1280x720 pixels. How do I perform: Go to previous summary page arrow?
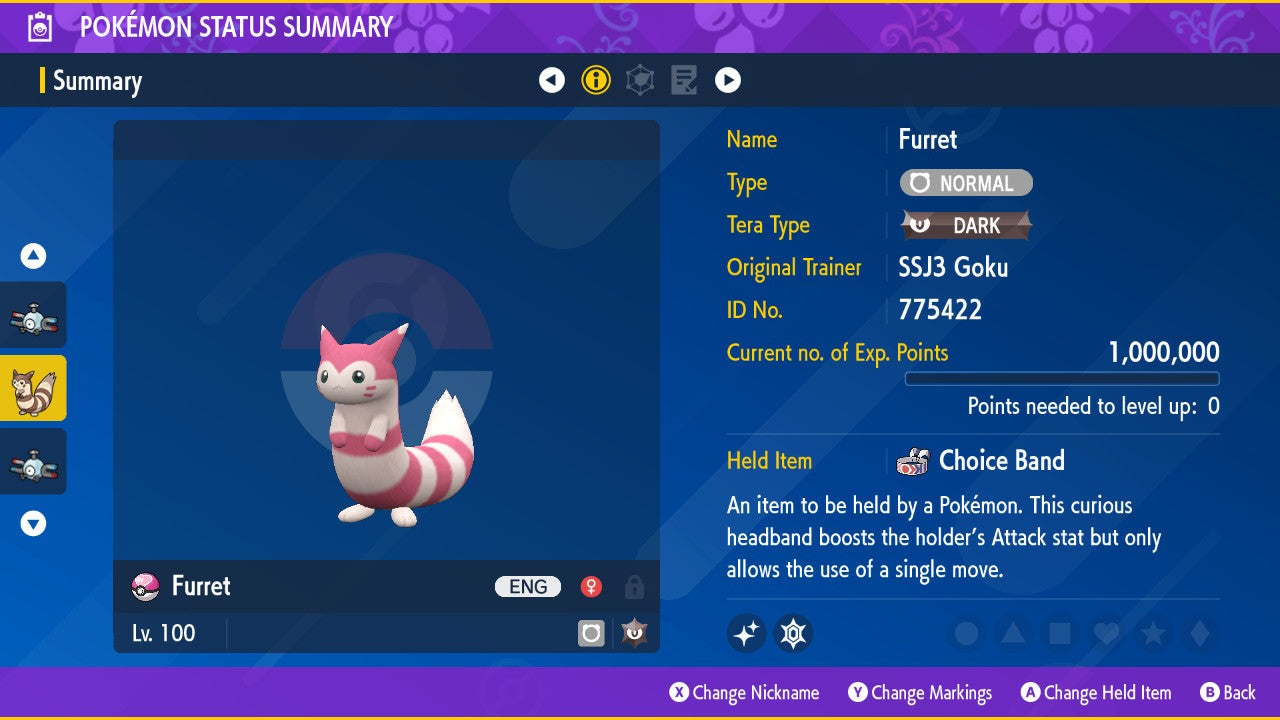tap(552, 80)
